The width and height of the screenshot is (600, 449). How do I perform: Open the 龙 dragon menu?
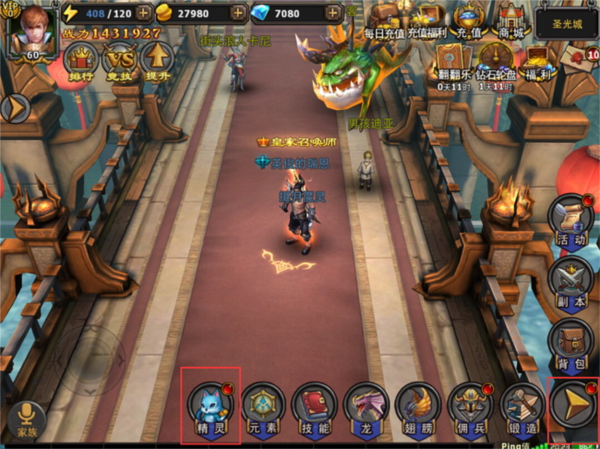(365, 404)
